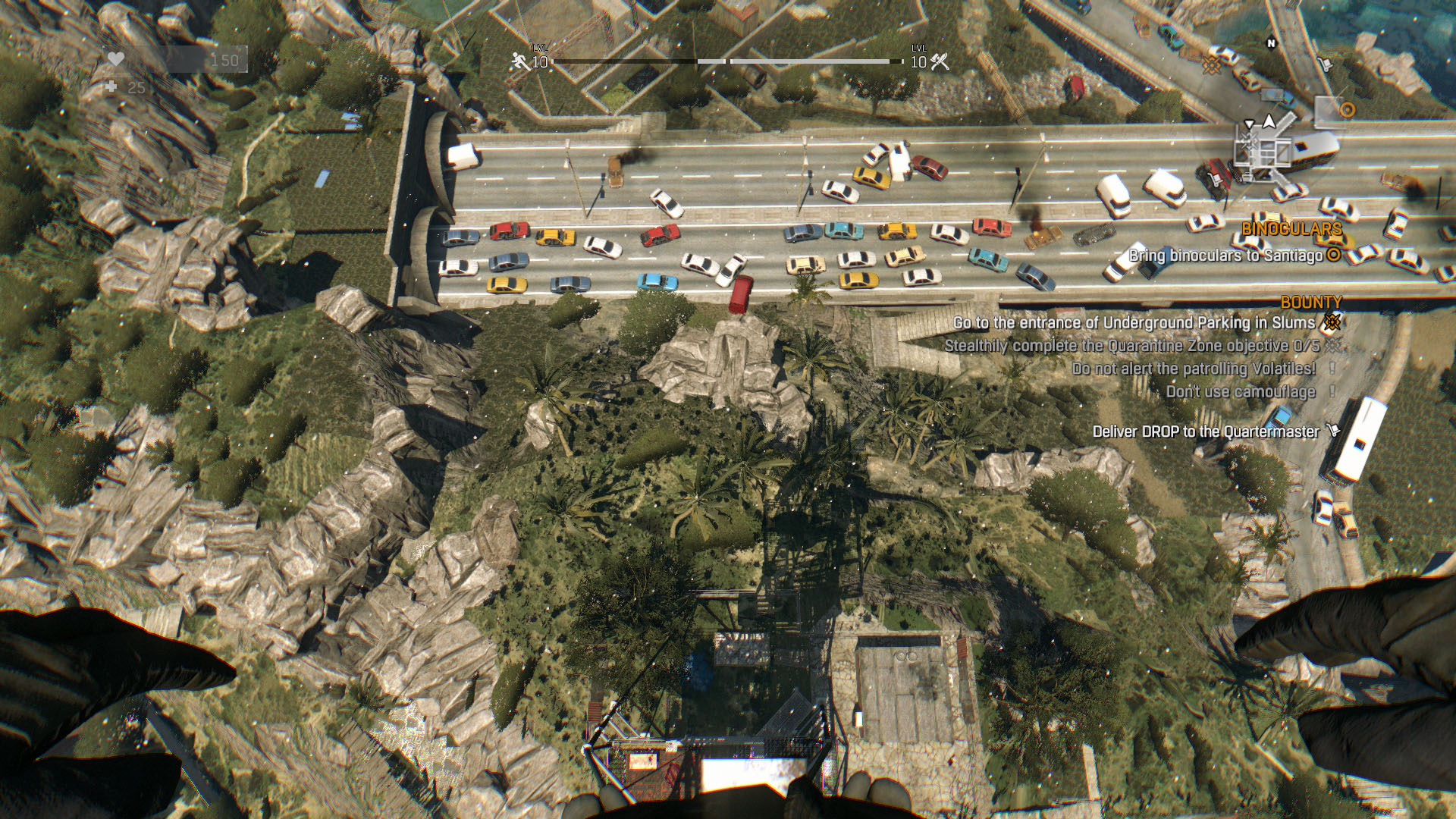Click the power crossed-tools level icon
Viewport: 1456px width, 819px height.
tap(940, 61)
